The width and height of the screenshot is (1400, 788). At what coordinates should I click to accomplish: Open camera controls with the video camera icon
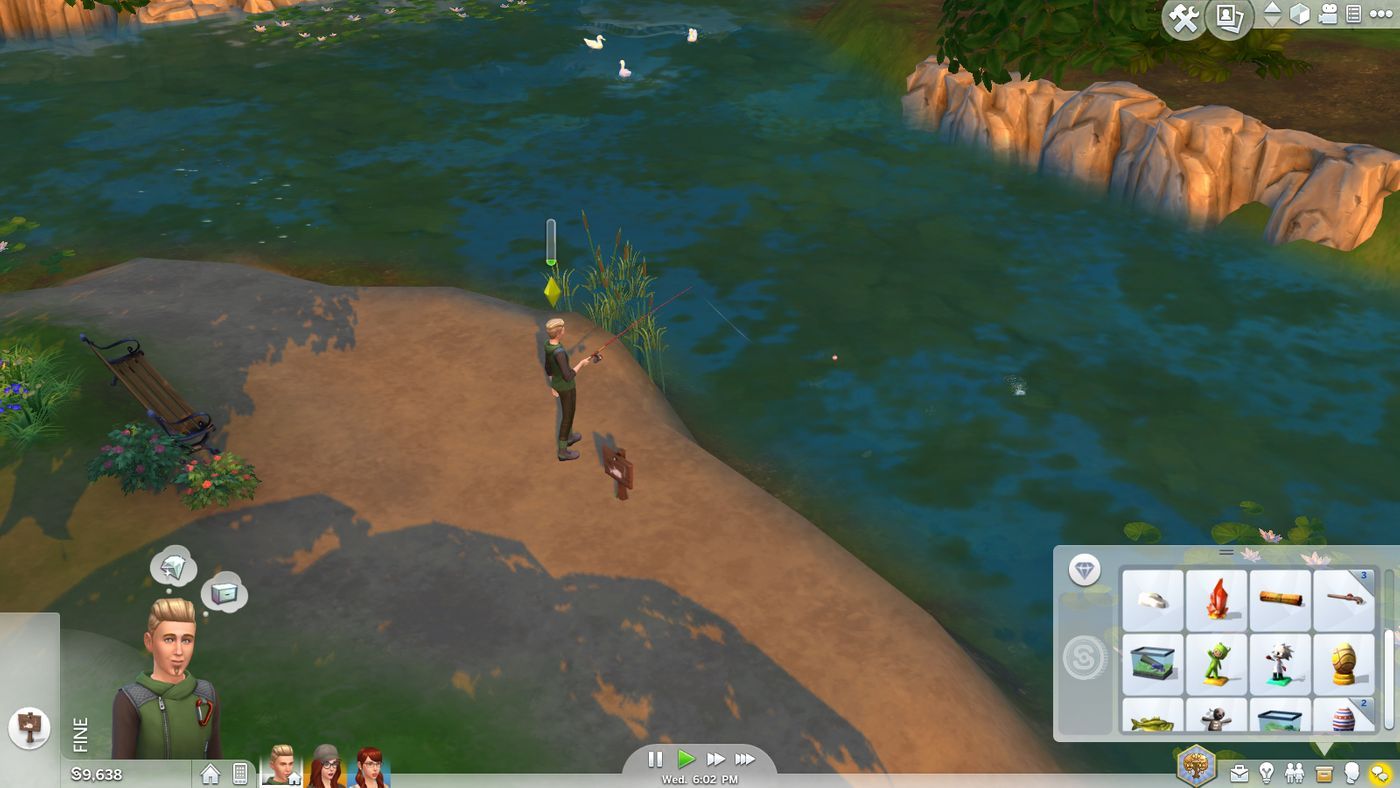click(x=1328, y=15)
